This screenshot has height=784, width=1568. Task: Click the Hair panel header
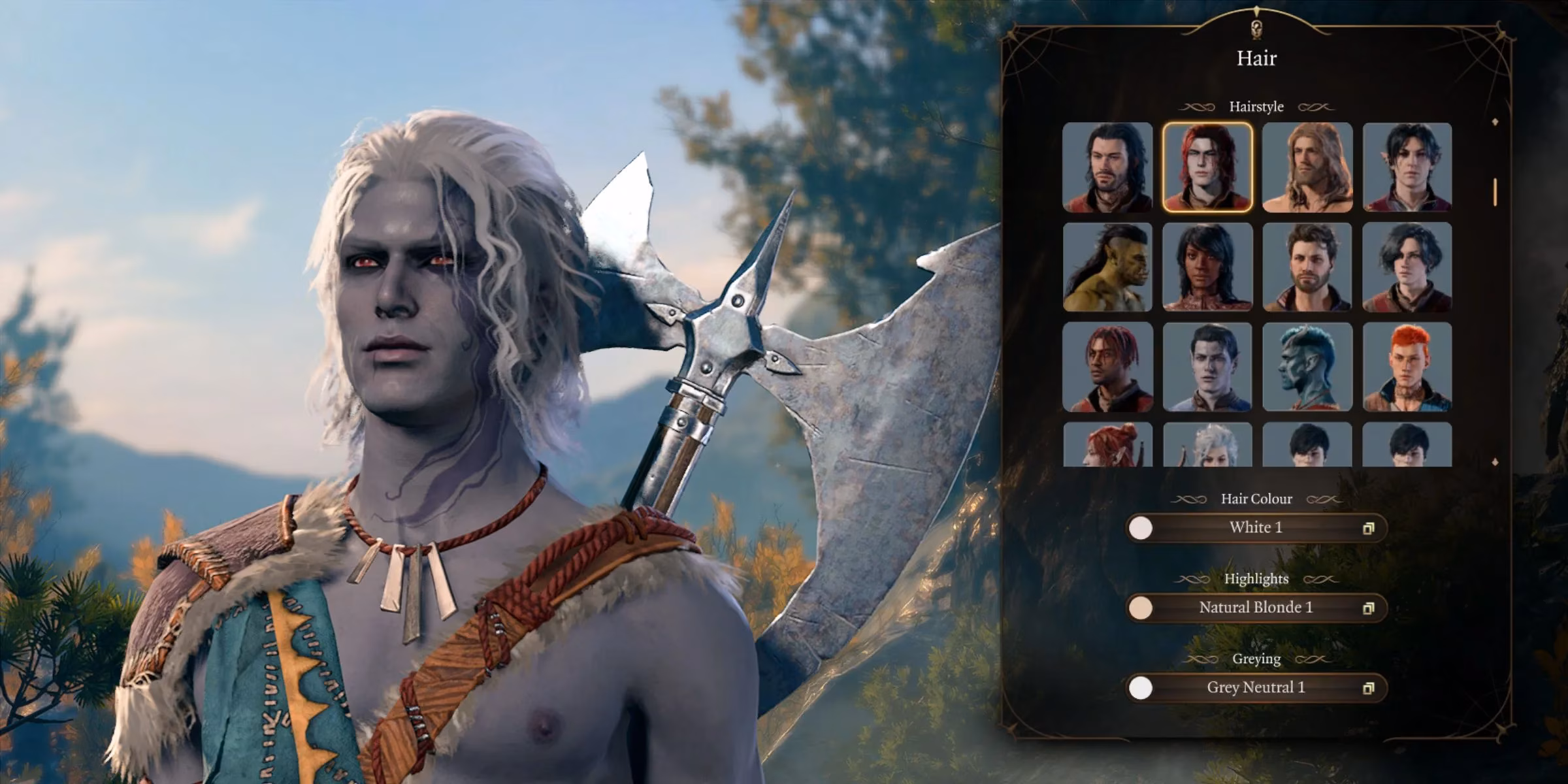[1256, 59]
